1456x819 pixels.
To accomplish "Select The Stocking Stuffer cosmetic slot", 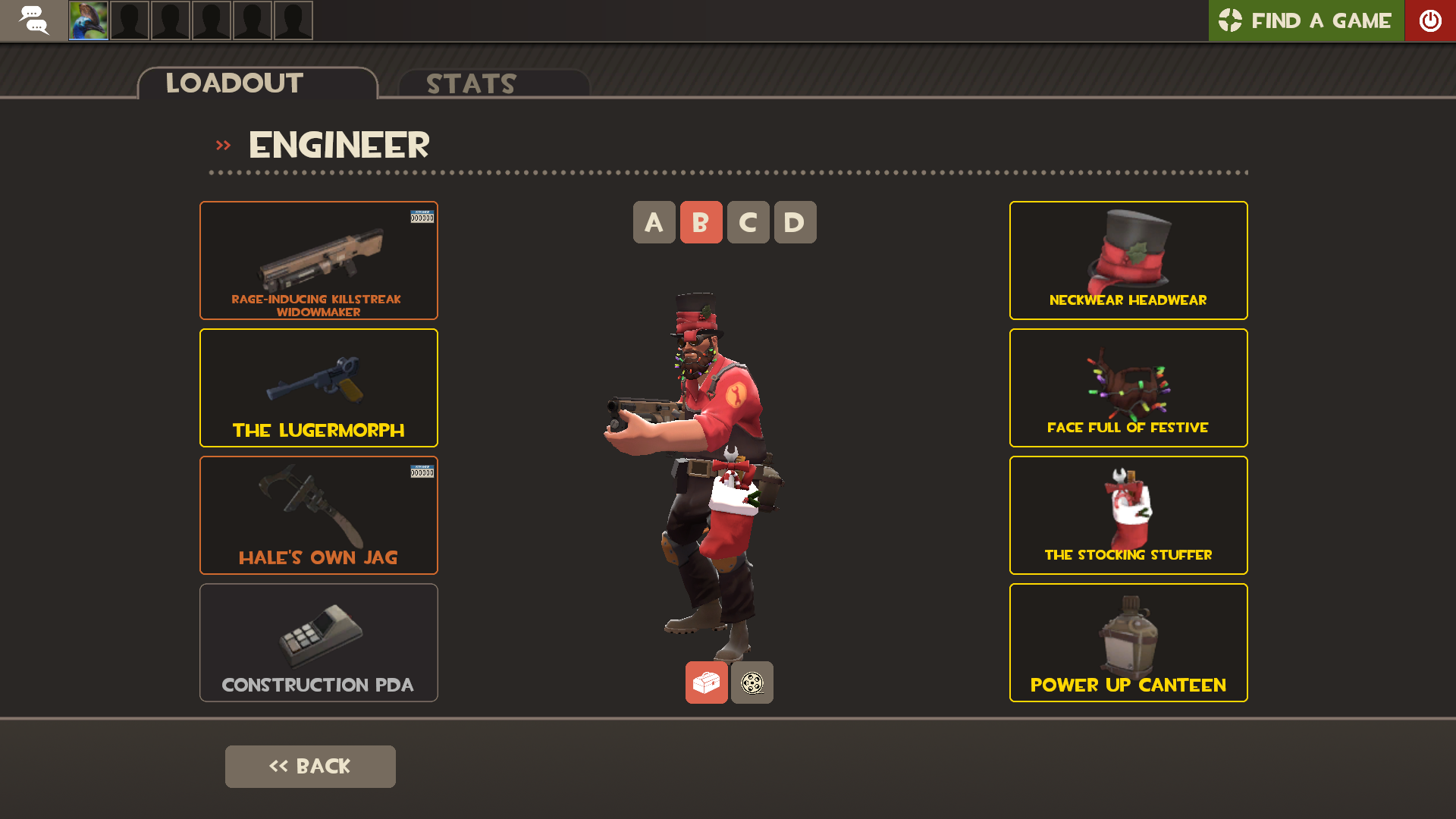I will (x=1128, y=515).
